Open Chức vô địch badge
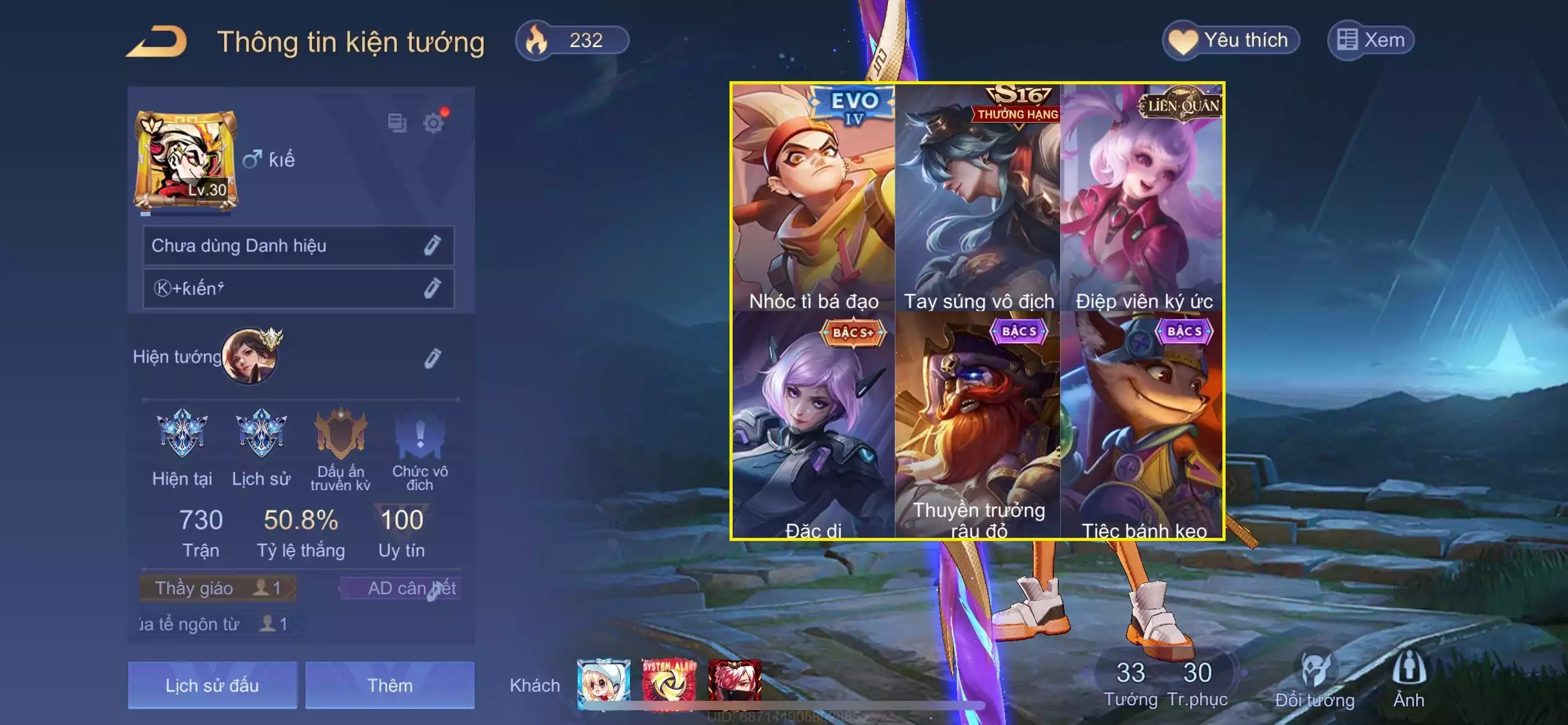 click(420, 437)
